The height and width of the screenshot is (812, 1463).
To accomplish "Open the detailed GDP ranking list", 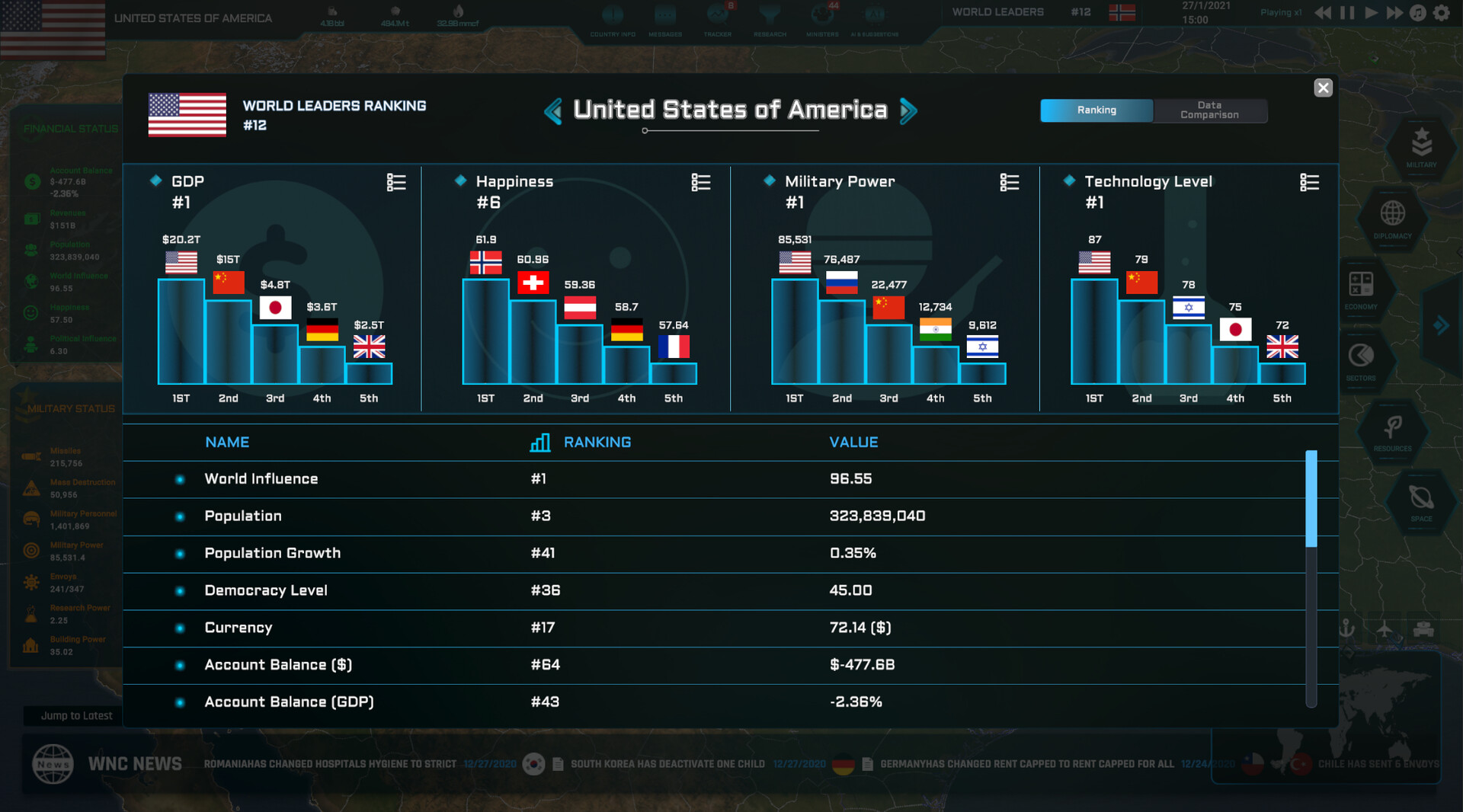I will point(395,182).
